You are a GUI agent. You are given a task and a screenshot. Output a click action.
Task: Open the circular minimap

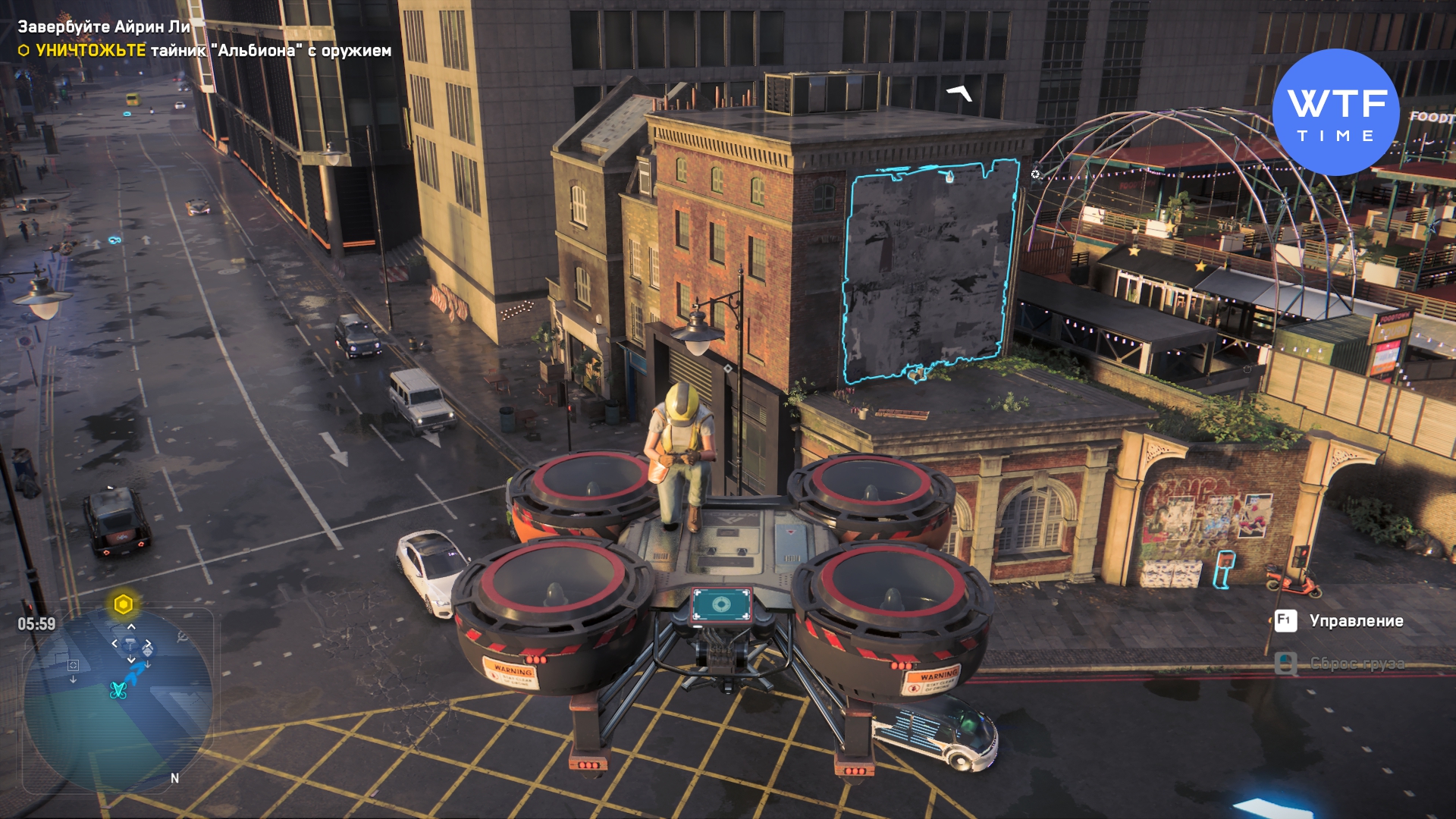click(x=118, y=699)
